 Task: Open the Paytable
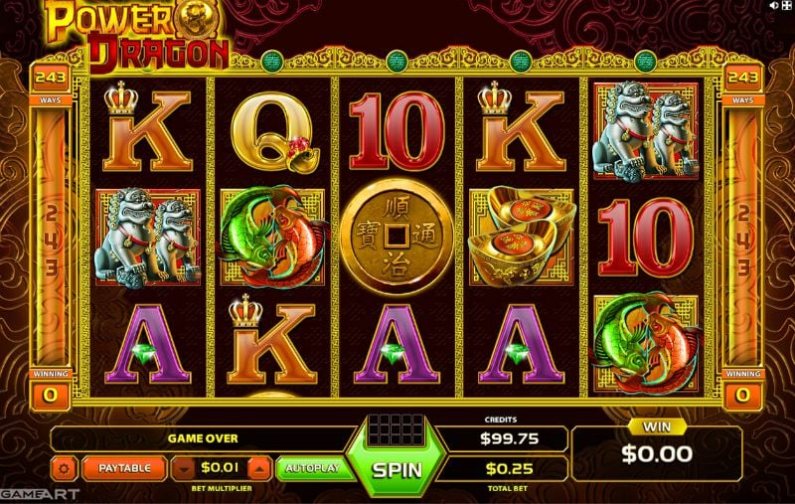124,467
